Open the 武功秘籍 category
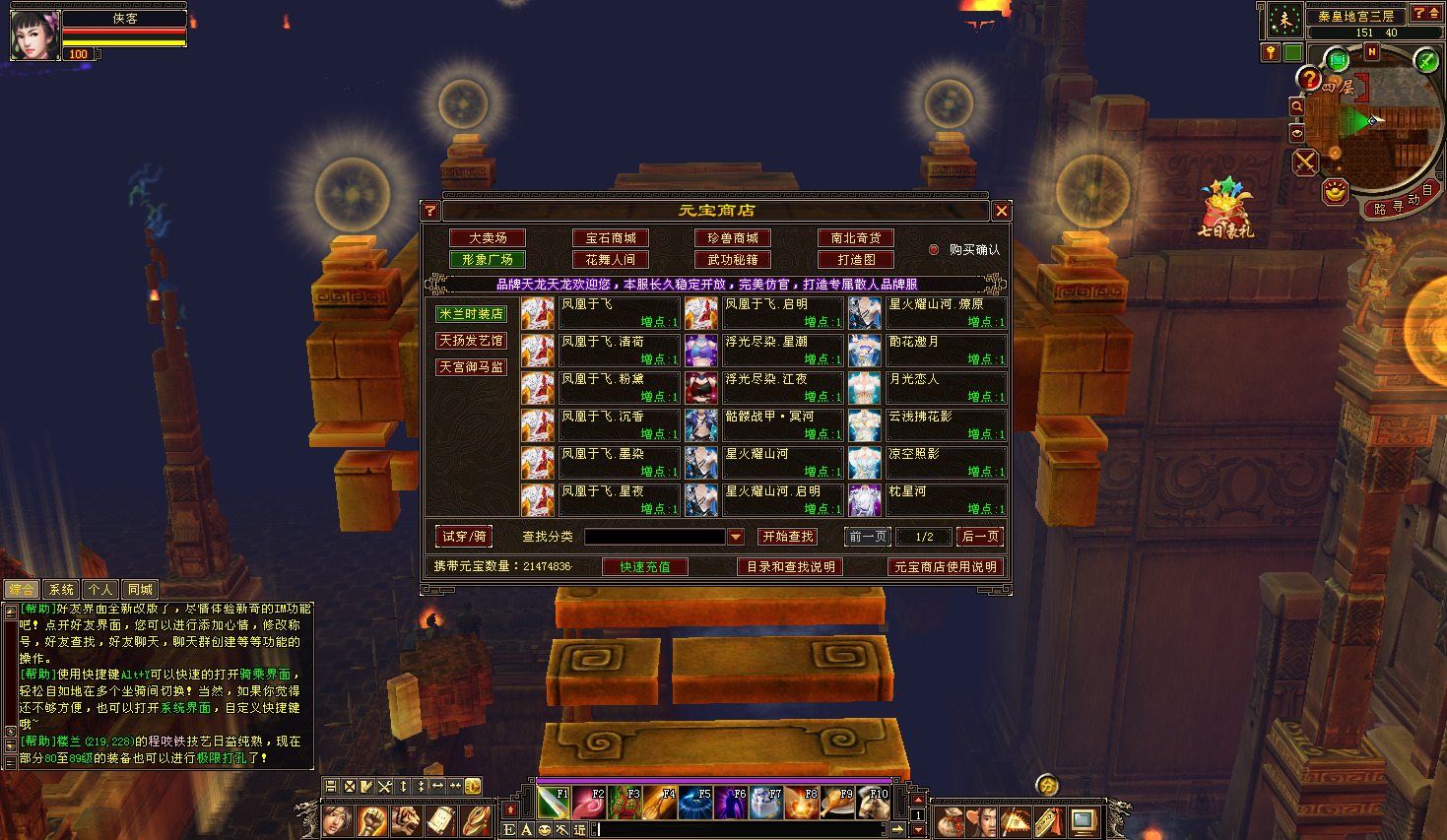 point(733,260)
